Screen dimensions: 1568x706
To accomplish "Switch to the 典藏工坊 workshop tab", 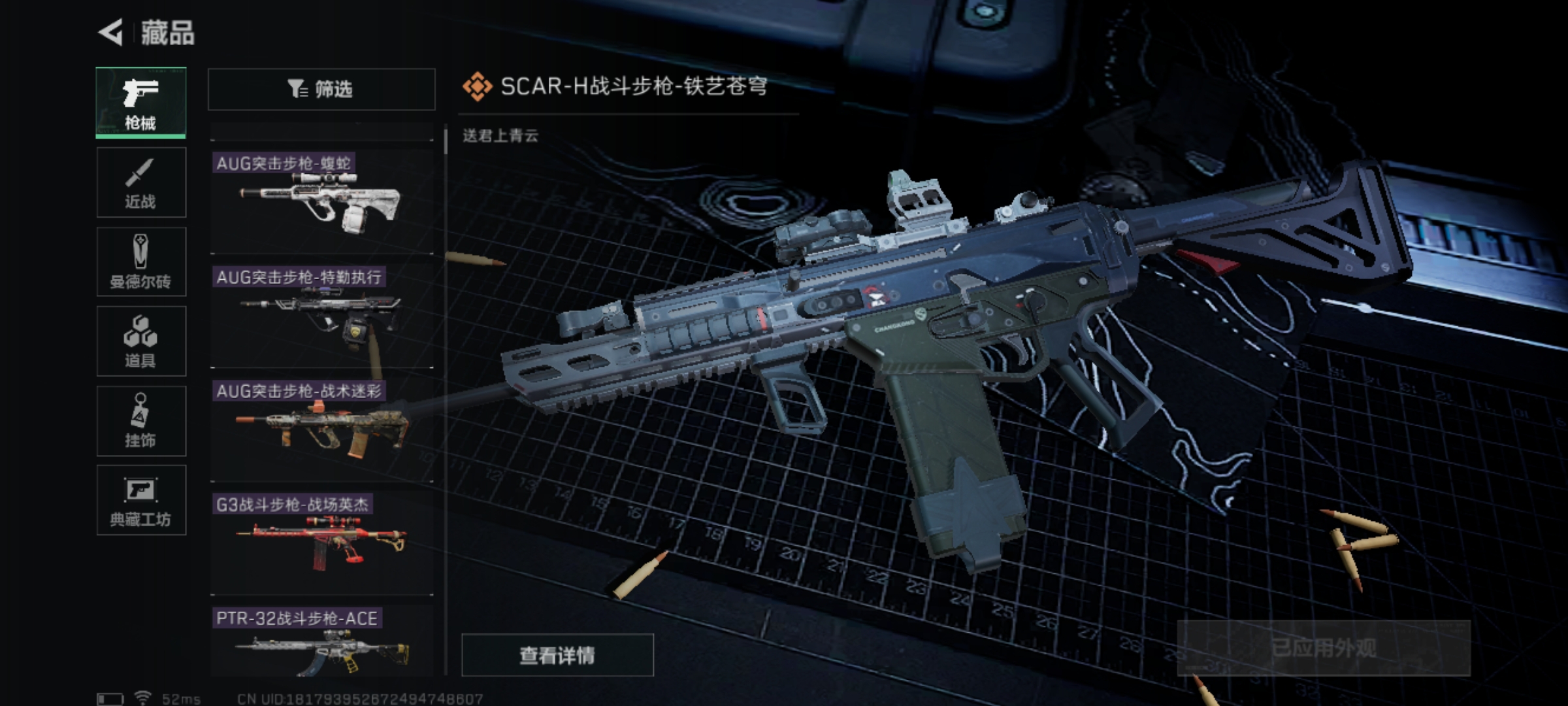I will click(141, 501).
